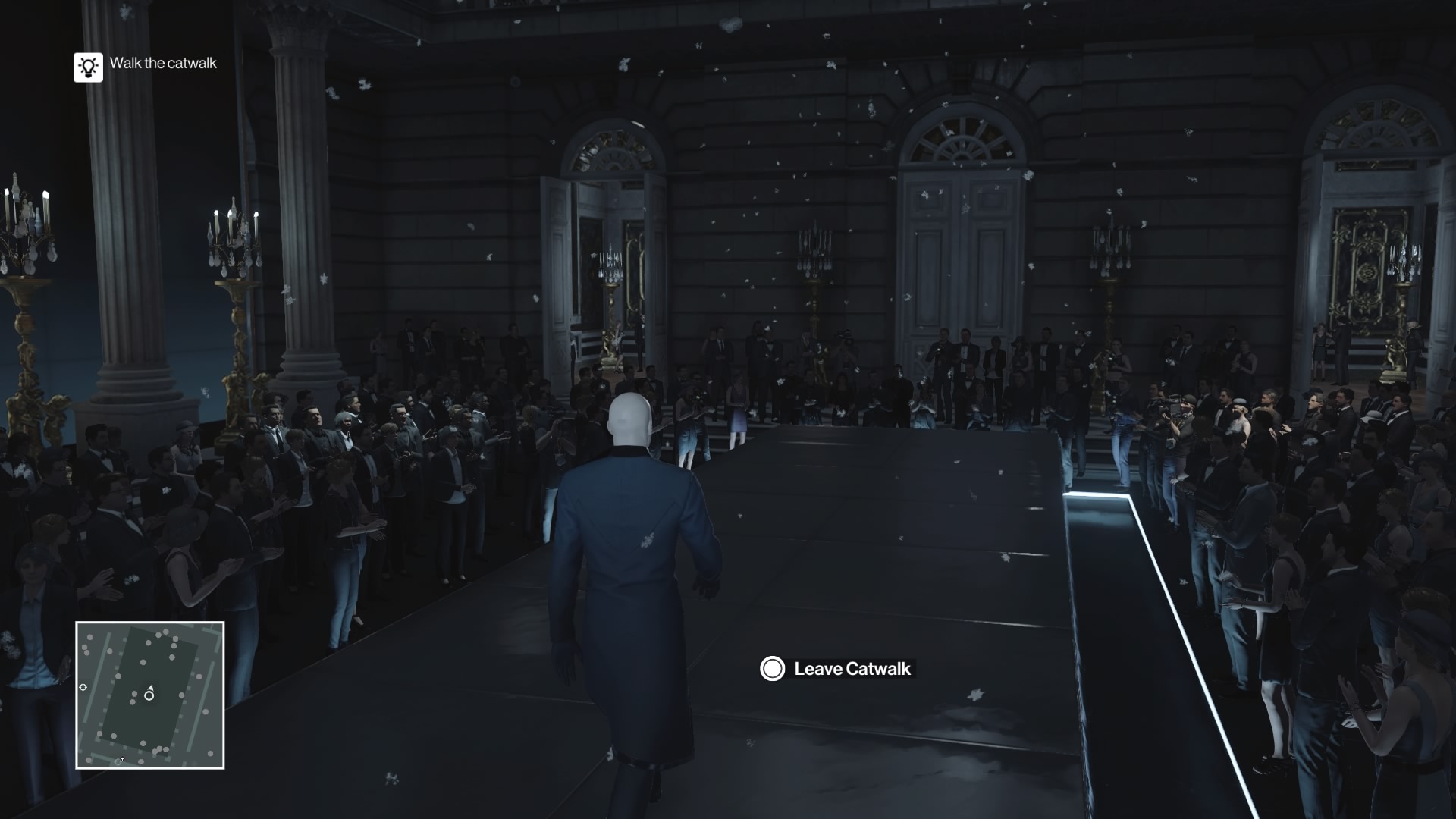1456x819 pixels.
Task: Expand the Leave Catwalk action label
Action: tap(852, 670)
